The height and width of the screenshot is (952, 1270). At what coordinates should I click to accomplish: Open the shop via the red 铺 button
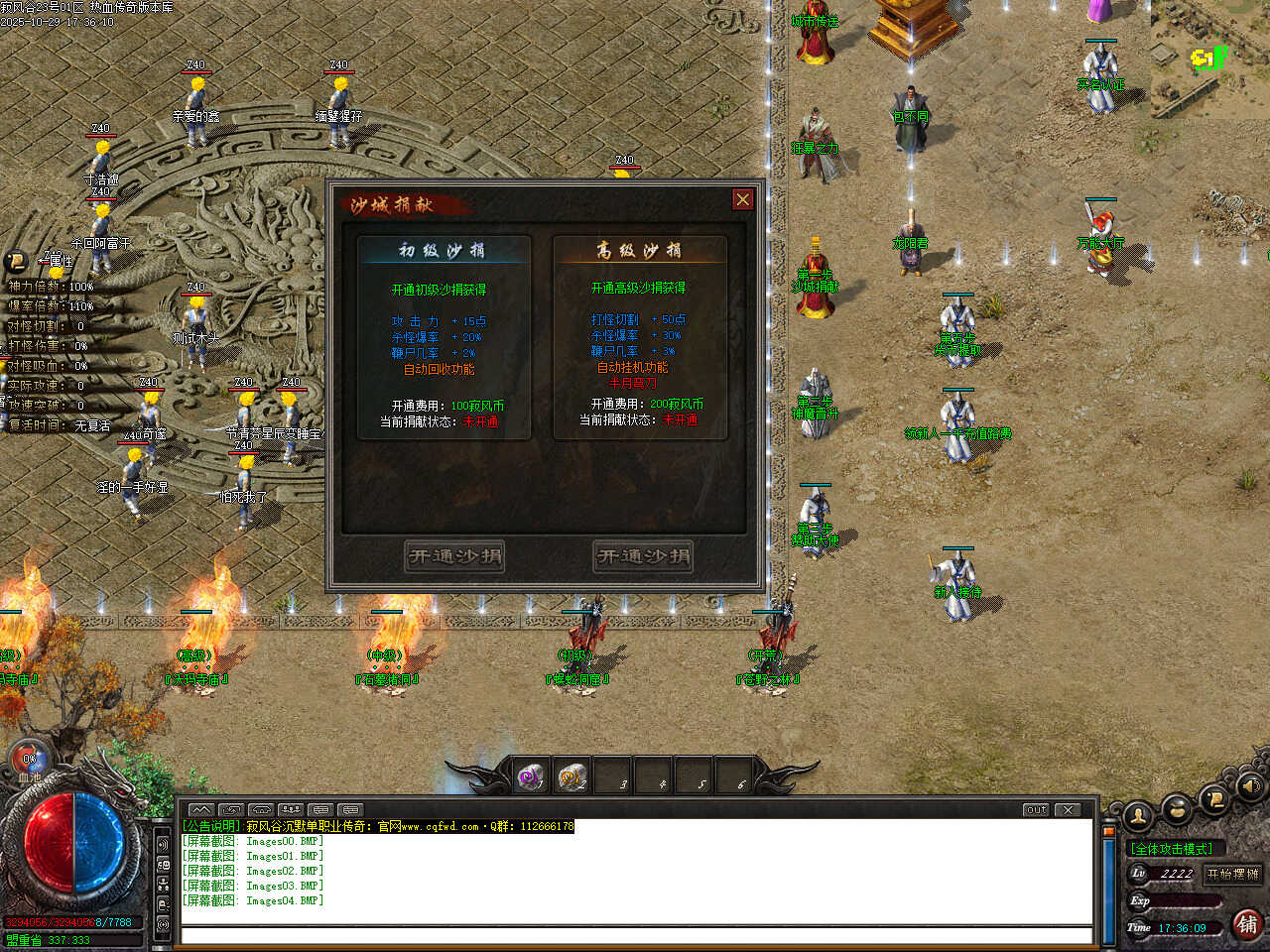pos(1247,924)
